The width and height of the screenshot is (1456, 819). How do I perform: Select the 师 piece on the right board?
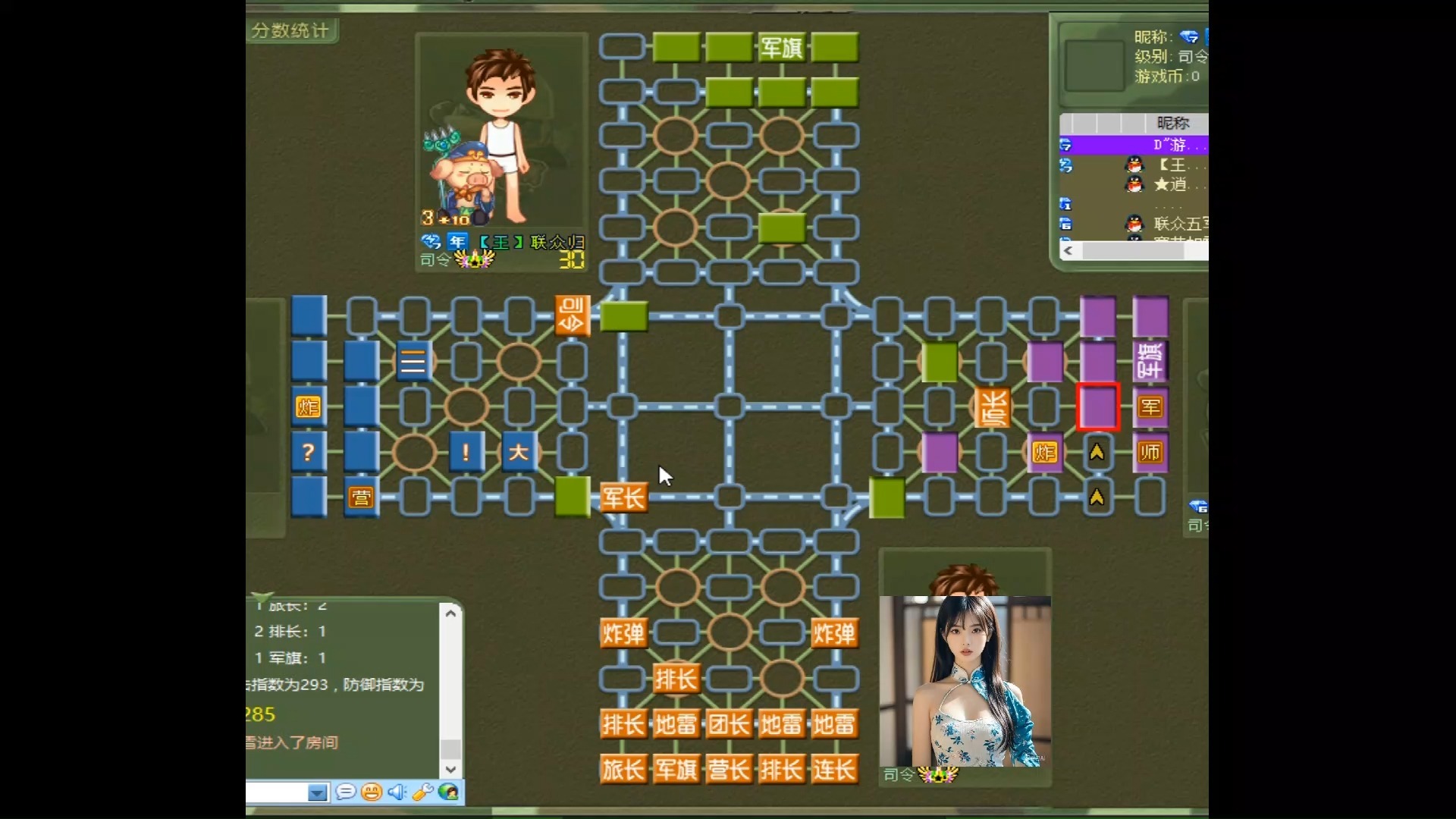coord(1150,451)
